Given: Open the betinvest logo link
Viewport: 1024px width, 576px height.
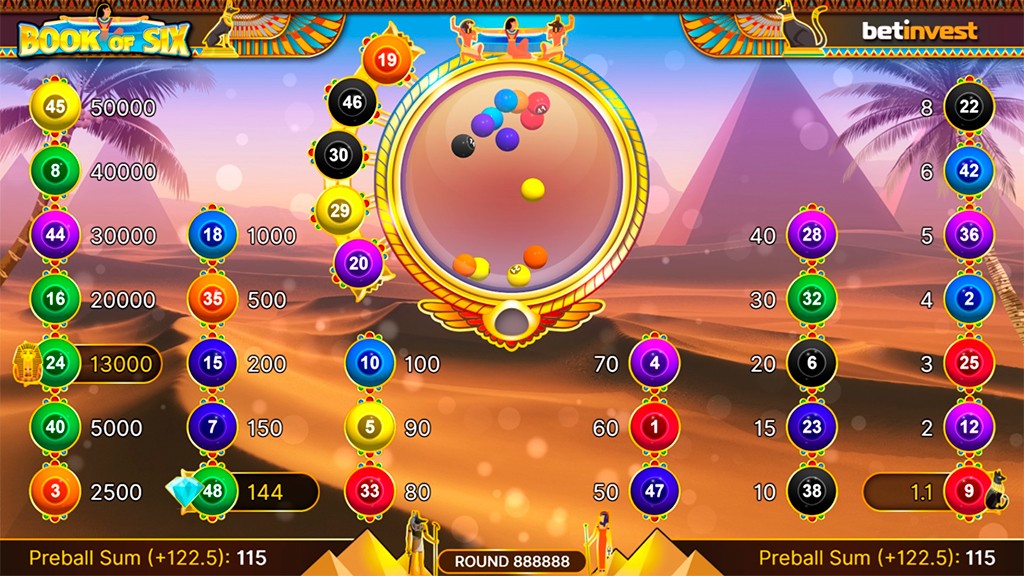Looking at the screenshot, I should click(x=919, y=31).
